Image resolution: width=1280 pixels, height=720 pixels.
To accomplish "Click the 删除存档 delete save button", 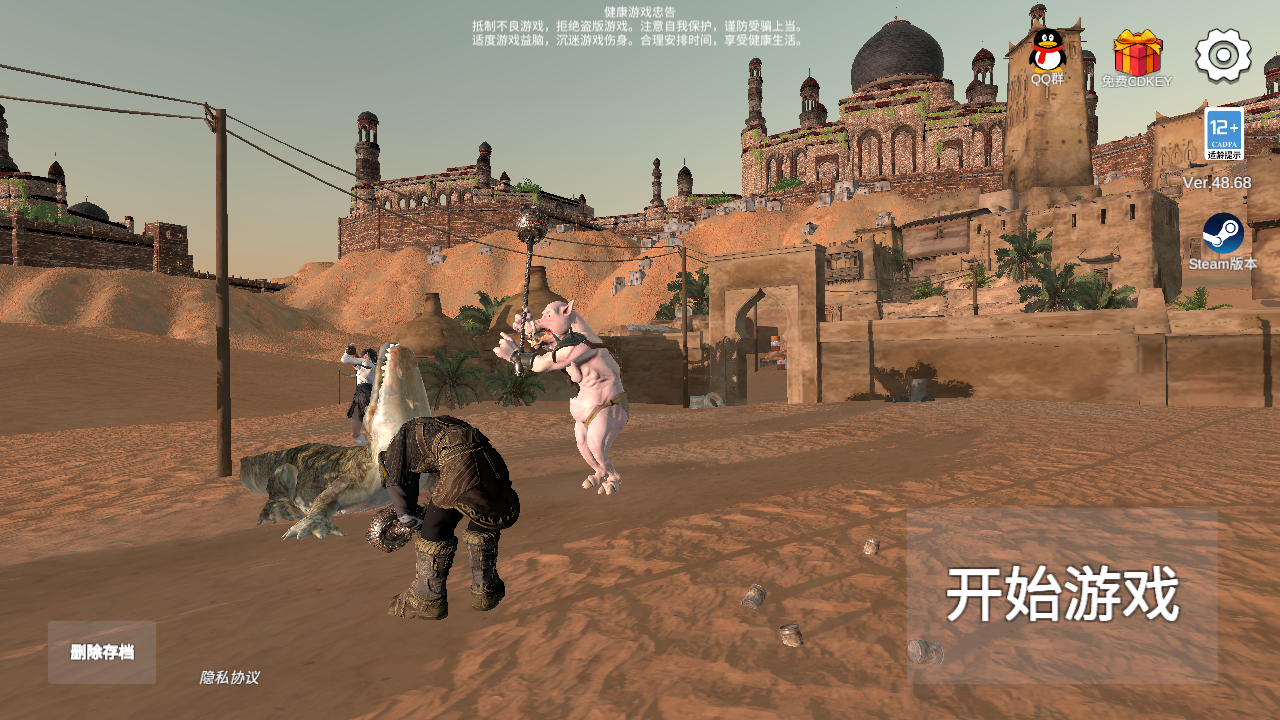I will tap(102, 652).
